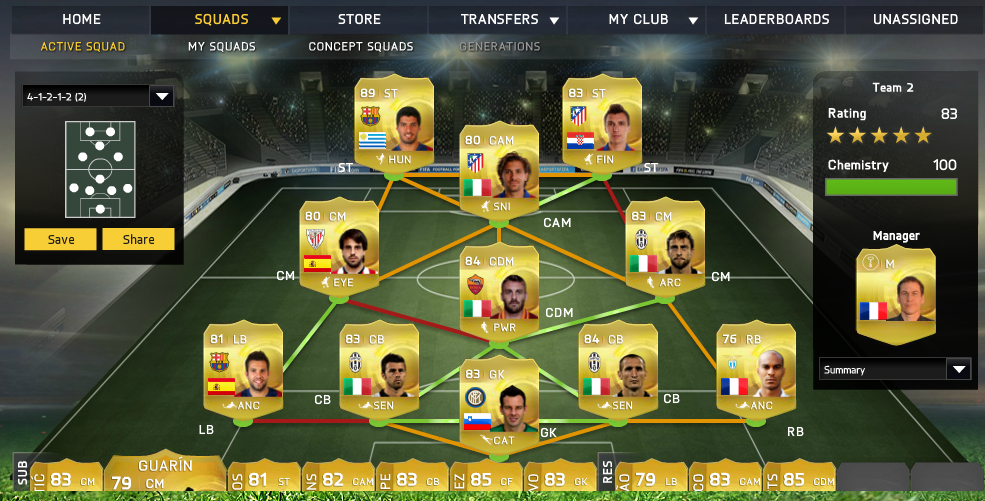Go to Leaderboards

(x=776, y=19)
